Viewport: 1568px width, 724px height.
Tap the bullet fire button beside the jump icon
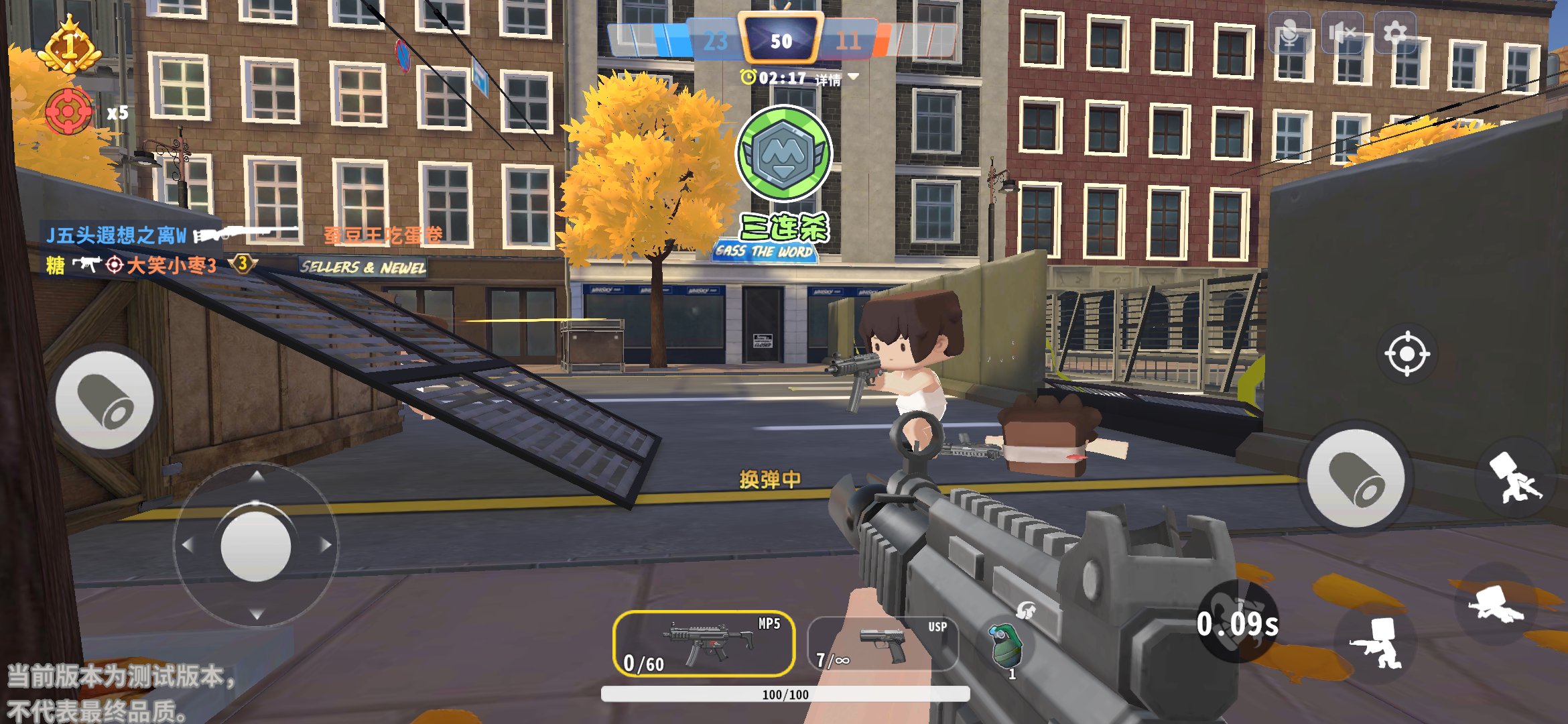(1356, 479)
